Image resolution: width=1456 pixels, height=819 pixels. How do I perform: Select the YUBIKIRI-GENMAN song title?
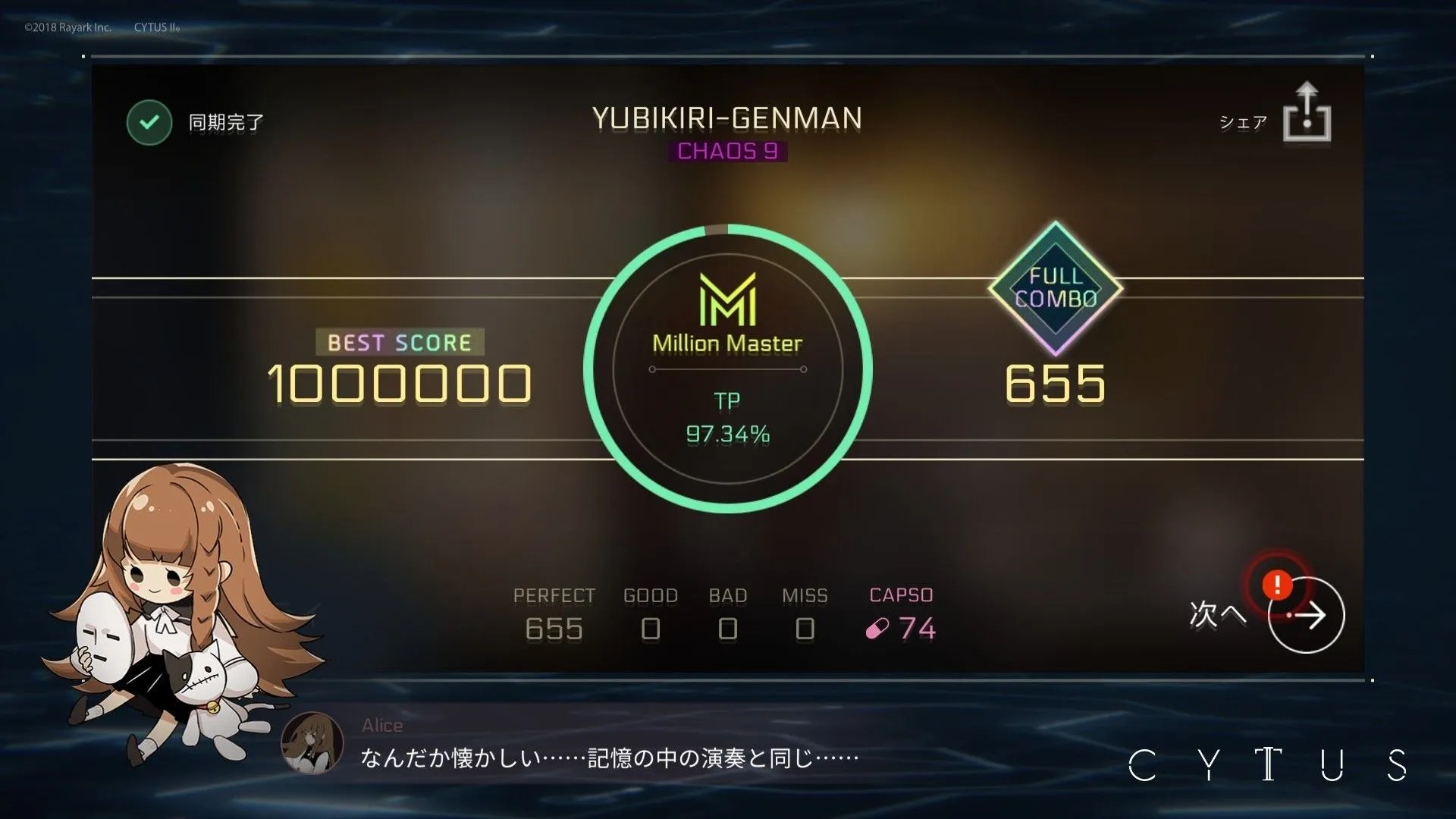[x=727, y=118]
